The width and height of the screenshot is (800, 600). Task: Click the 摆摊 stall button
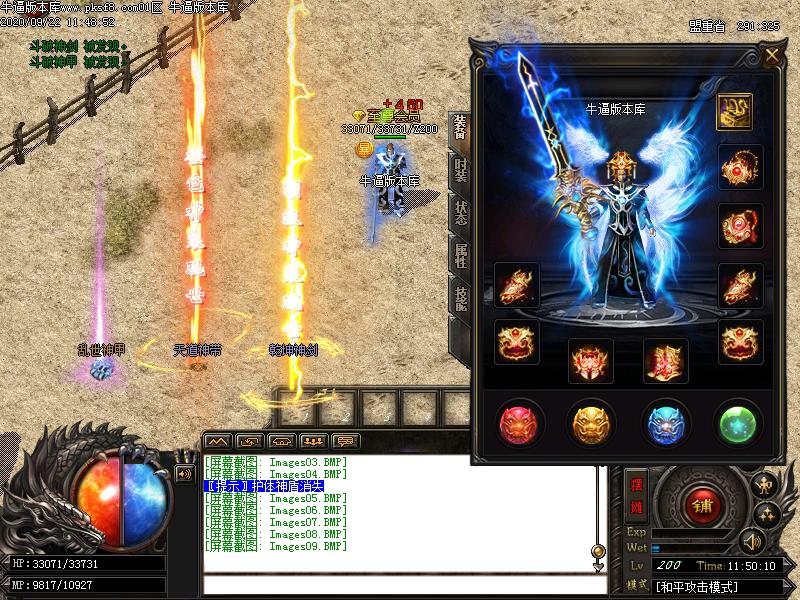pos(636,495)
